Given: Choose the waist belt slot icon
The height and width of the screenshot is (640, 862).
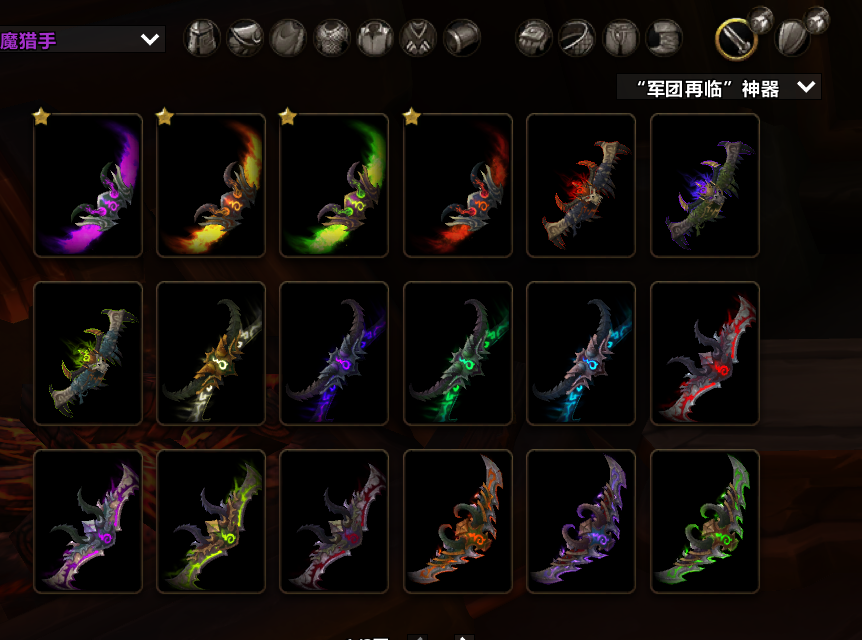Looking at the screenshot, I should pos(577,38).
